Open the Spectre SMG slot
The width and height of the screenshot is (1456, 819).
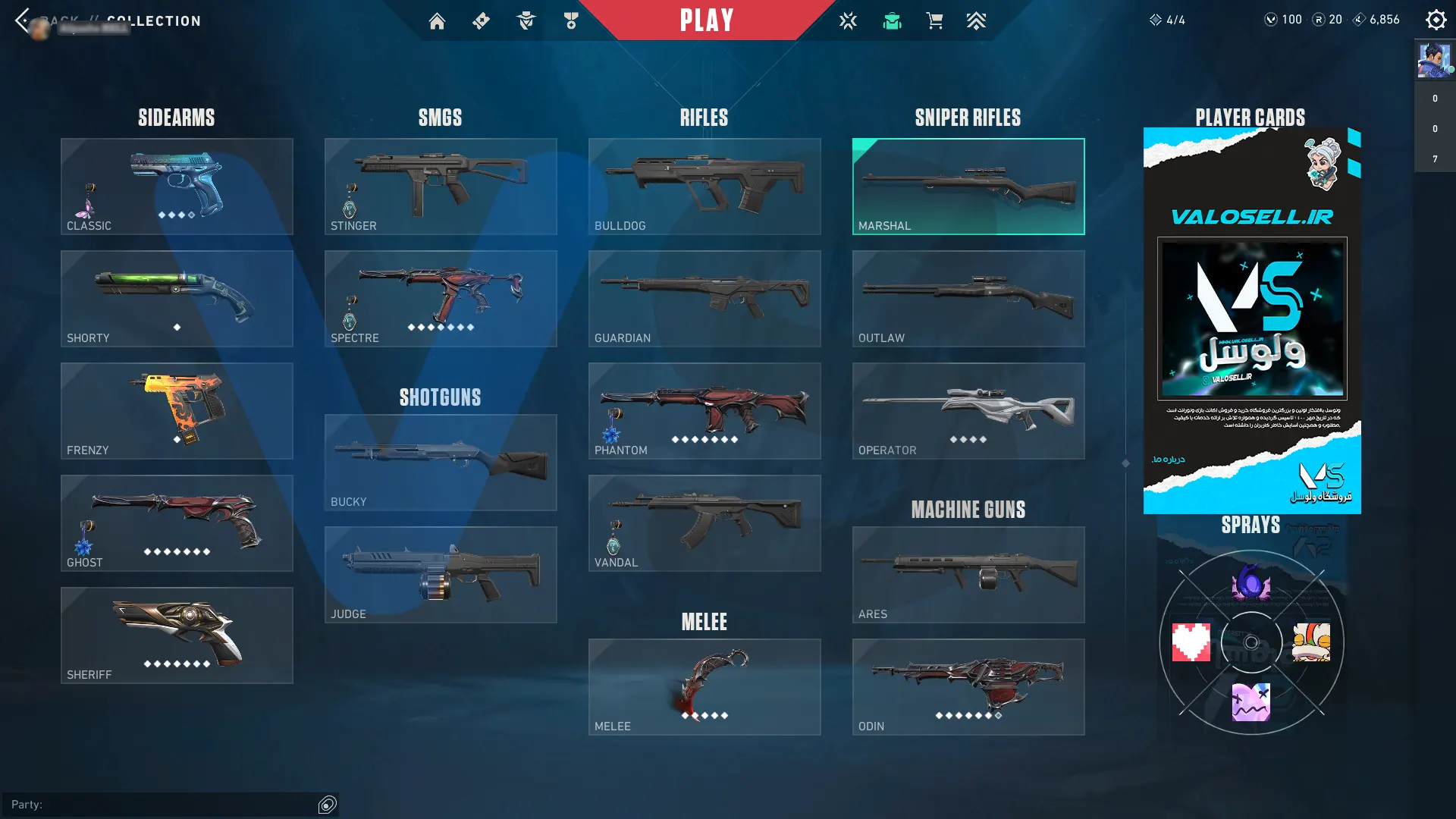click(x=441, y=299)
